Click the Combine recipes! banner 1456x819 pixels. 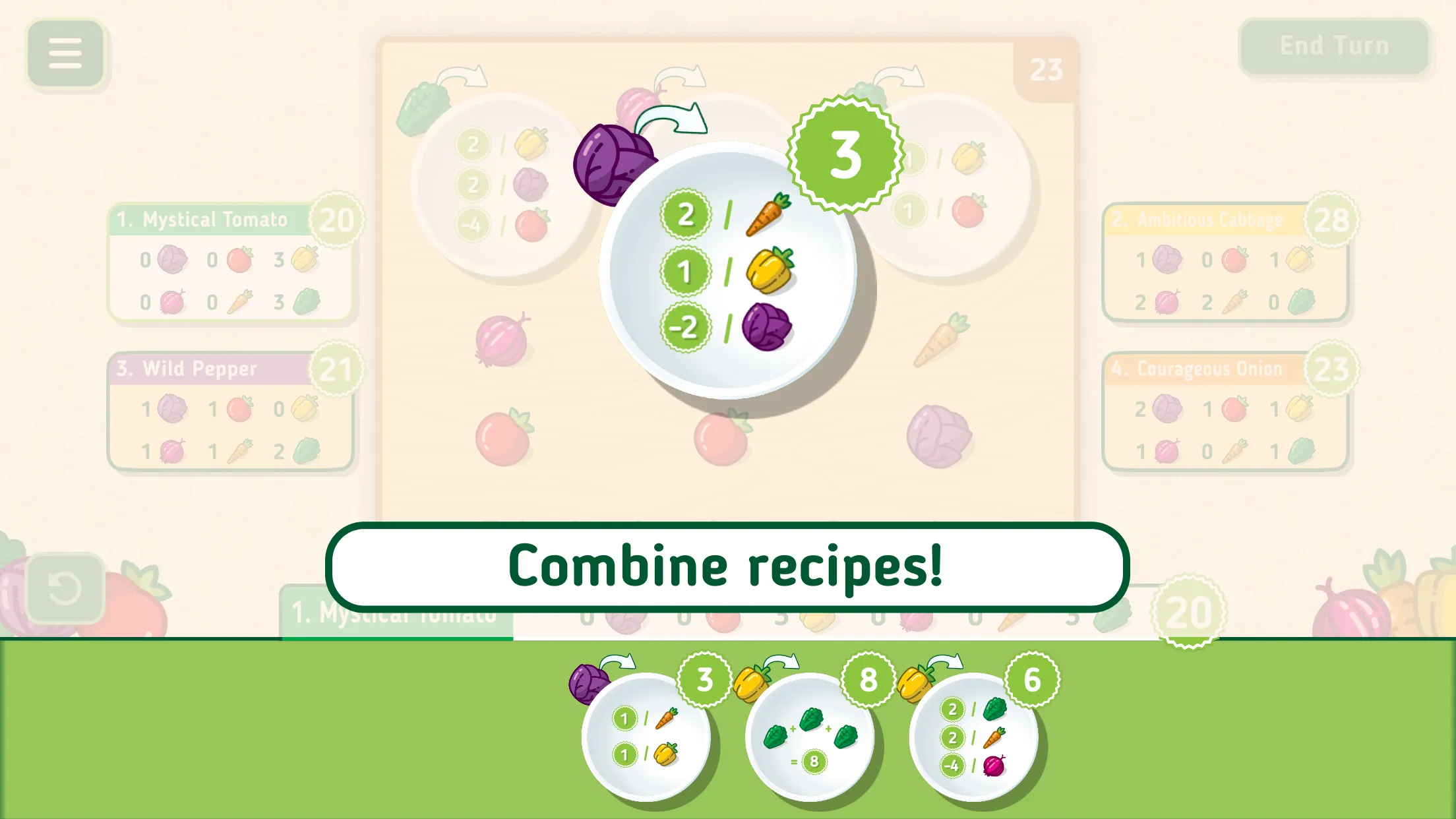point(727,567)
